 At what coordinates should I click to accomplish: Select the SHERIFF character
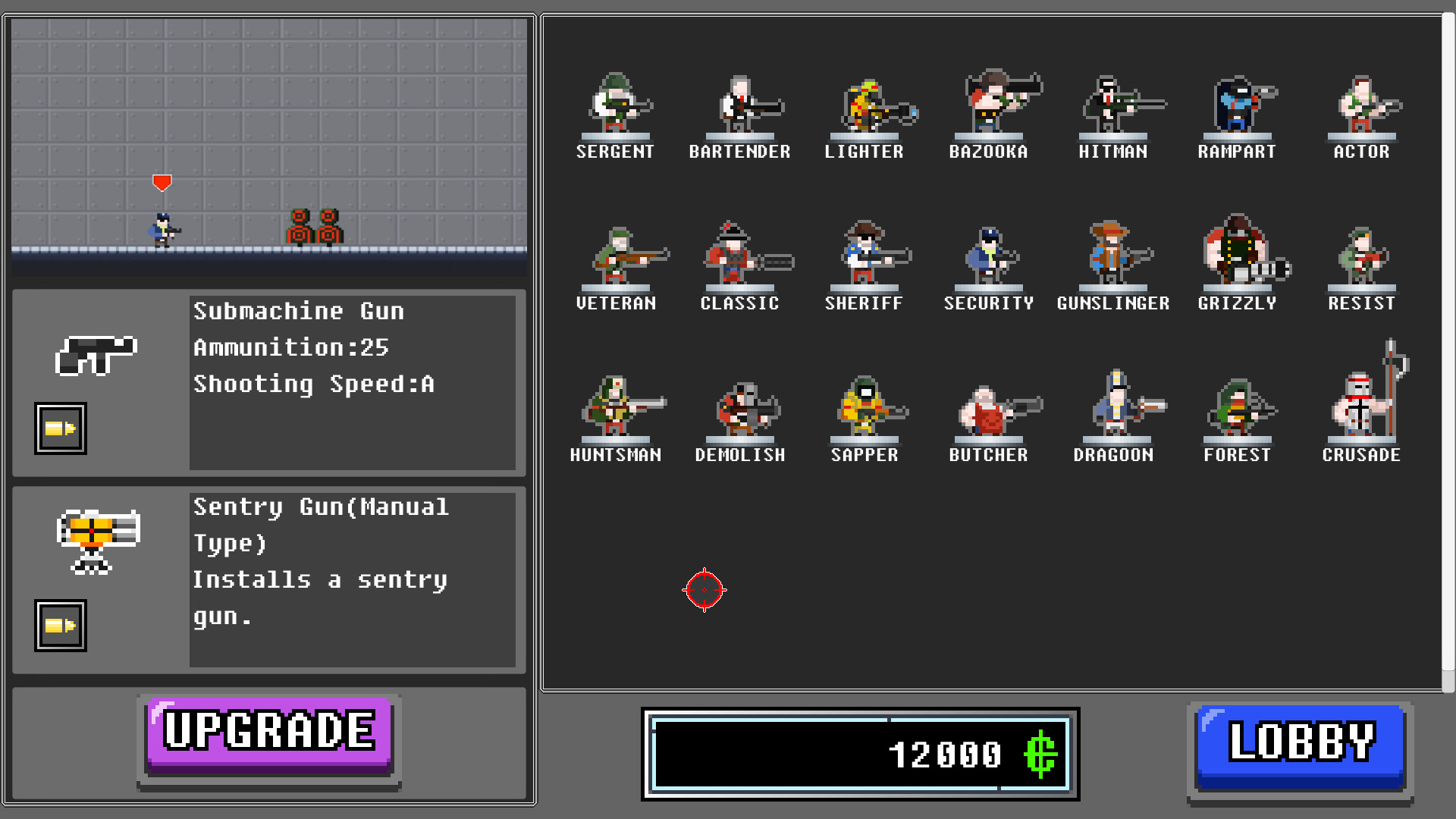pyautogui.click(x=864, y=258)
